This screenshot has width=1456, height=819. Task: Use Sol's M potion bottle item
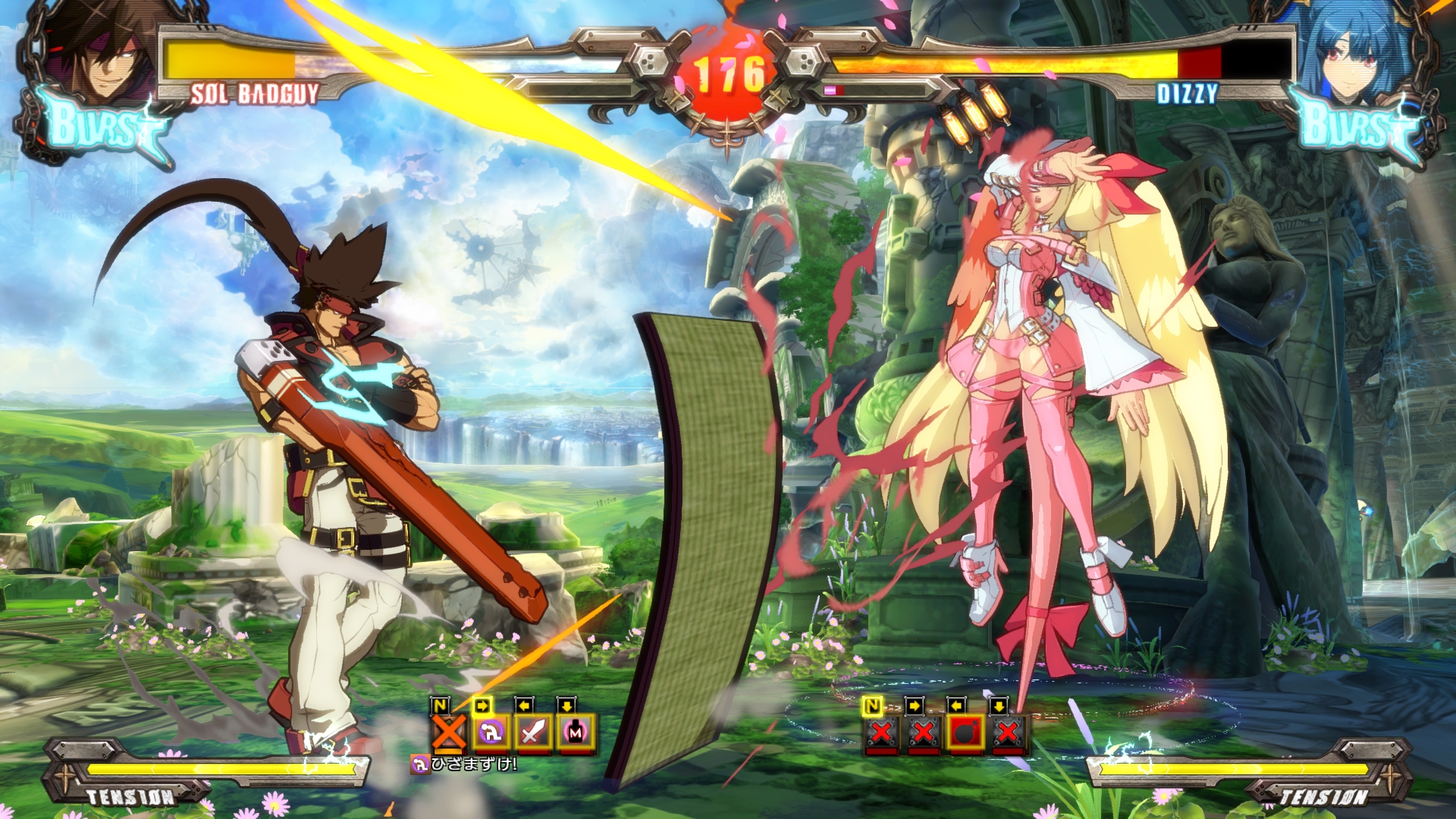(576, 733)
